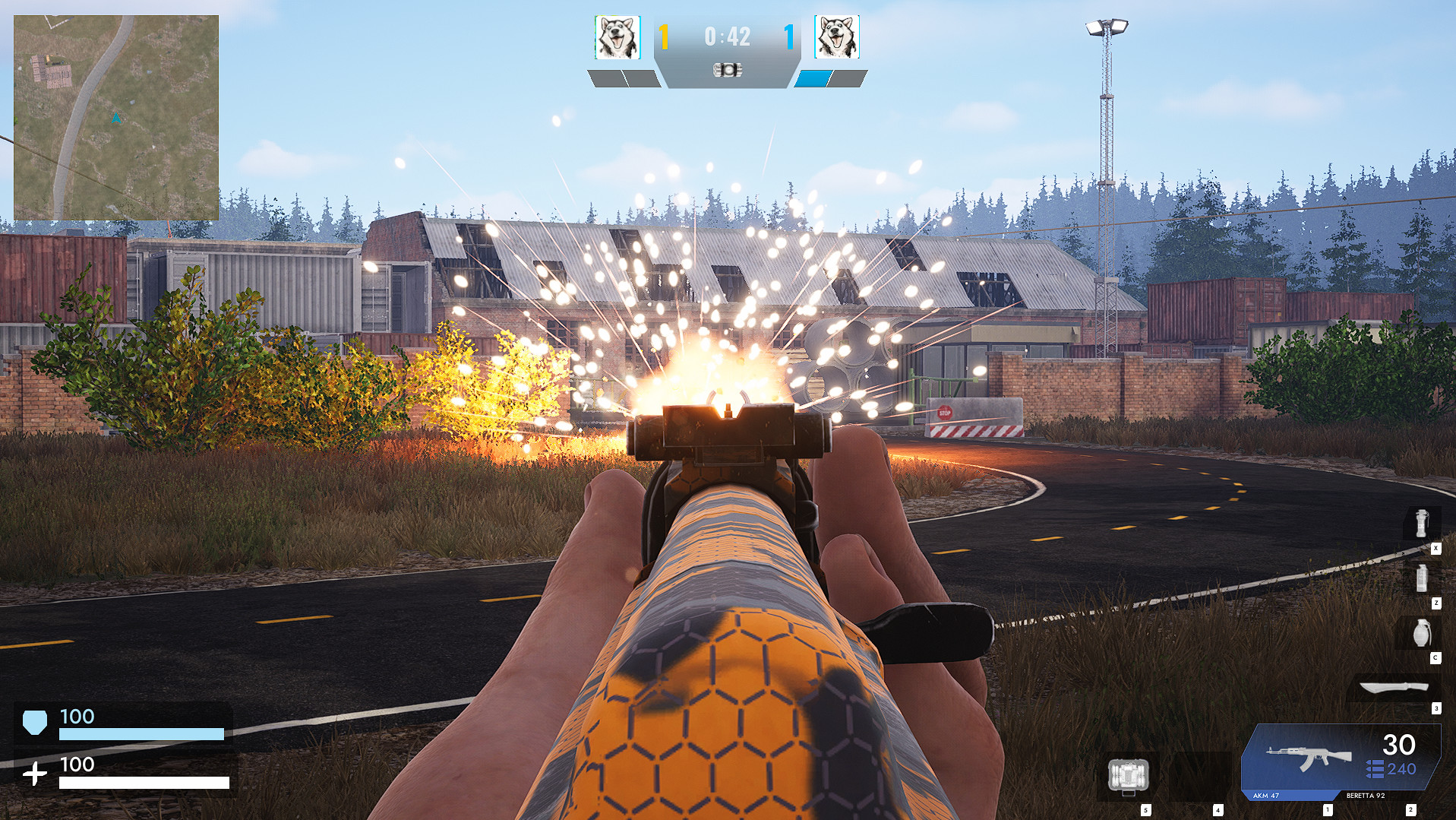Select the frag grenade bound to C
The height and width of the screenshot is (820, 1456).
click(x=1421, y=632)
